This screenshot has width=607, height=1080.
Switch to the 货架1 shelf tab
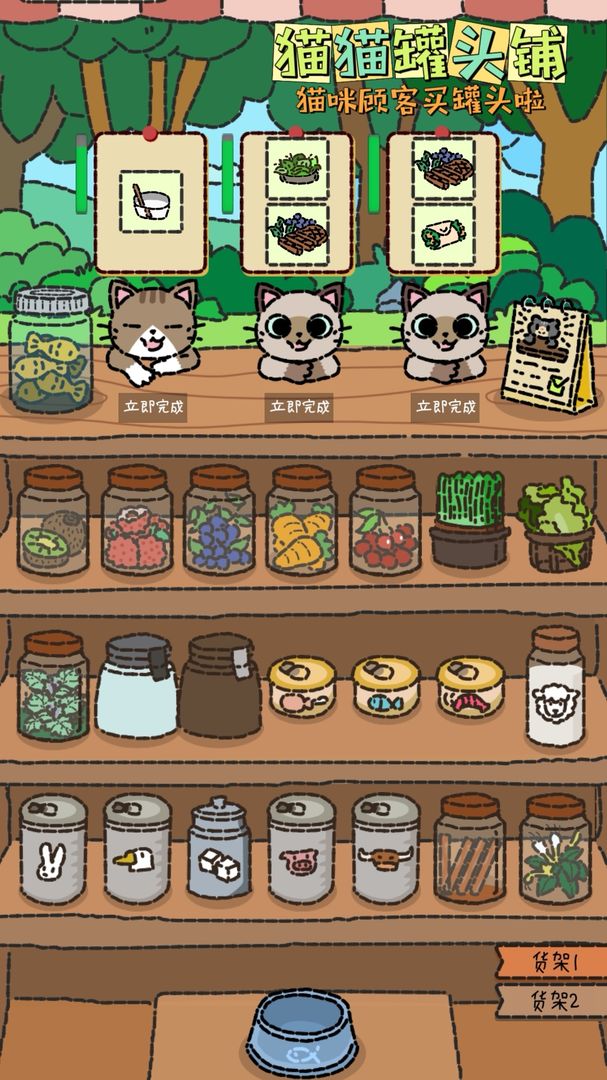[x=553, y=962]
